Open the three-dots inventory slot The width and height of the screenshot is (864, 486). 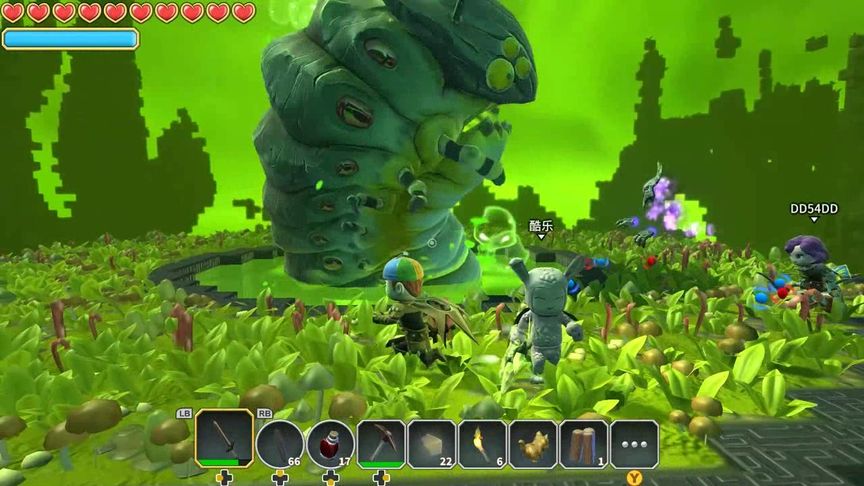[634, 443]
